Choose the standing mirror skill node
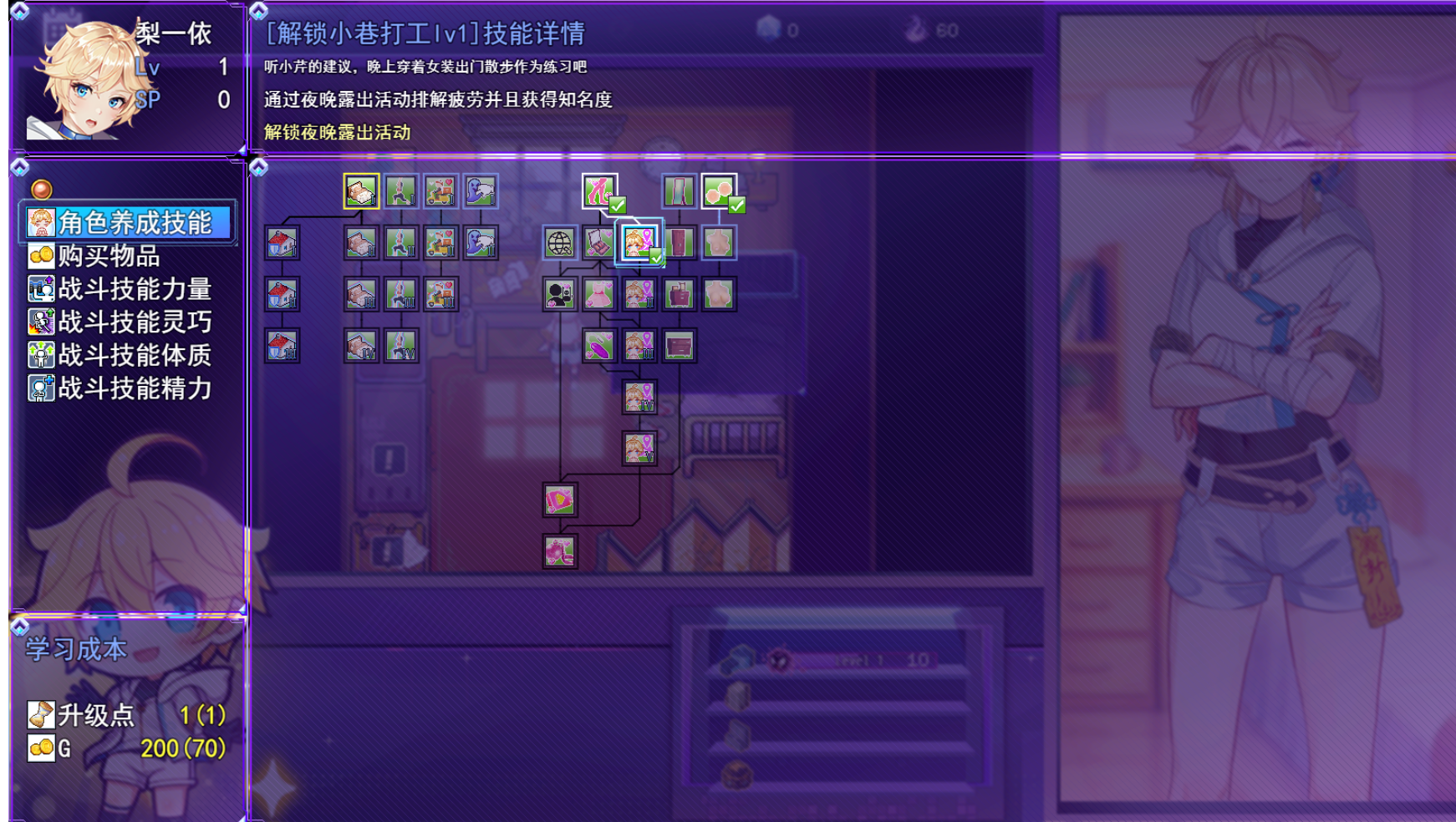 (679, 191)
